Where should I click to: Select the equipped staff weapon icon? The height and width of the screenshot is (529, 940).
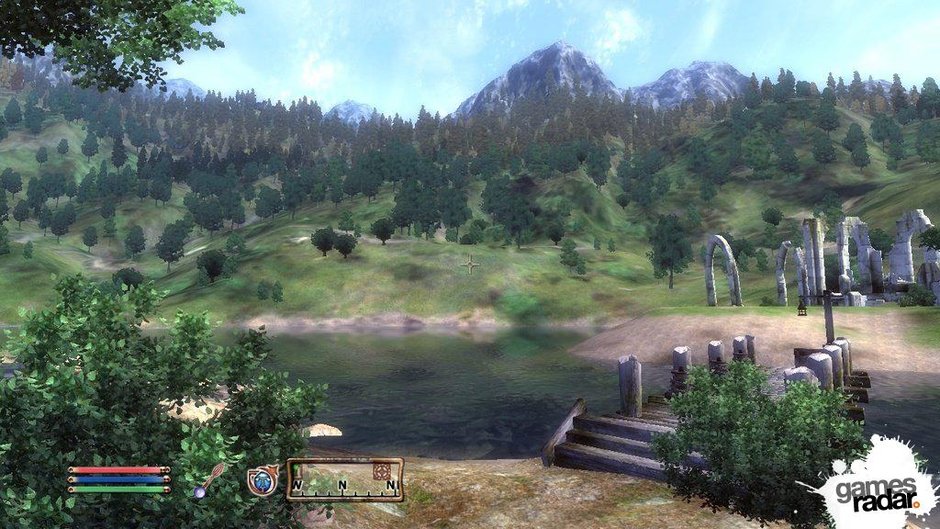(x=209, y=480)
